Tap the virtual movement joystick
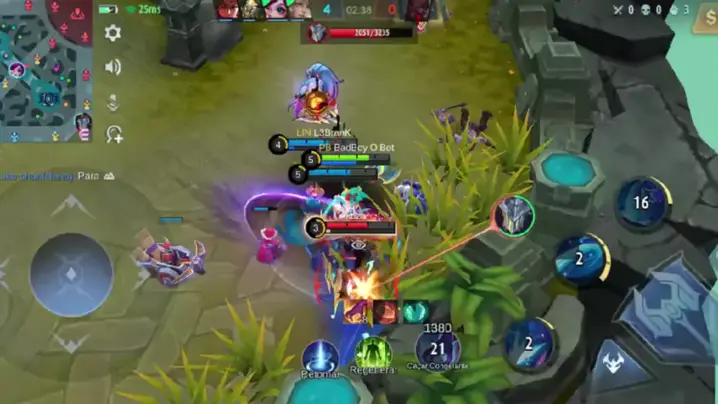This screenshot has height=404, width=718. tap(71, 273)
